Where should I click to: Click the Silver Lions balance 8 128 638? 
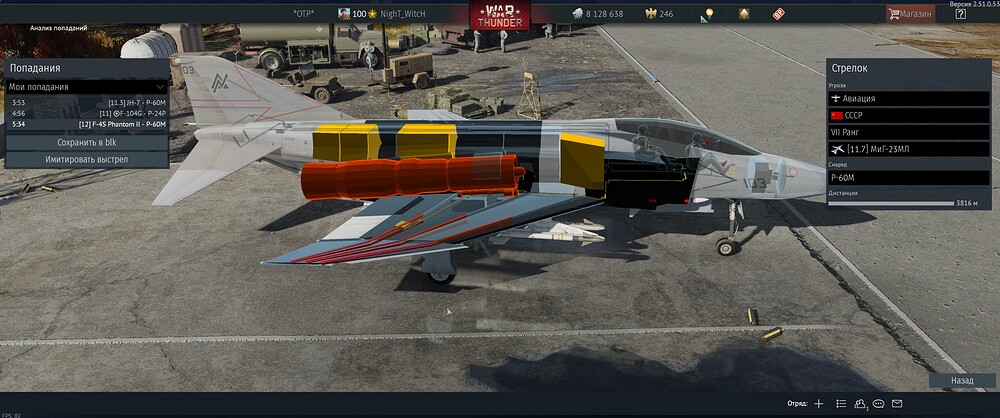pos(596,14)
